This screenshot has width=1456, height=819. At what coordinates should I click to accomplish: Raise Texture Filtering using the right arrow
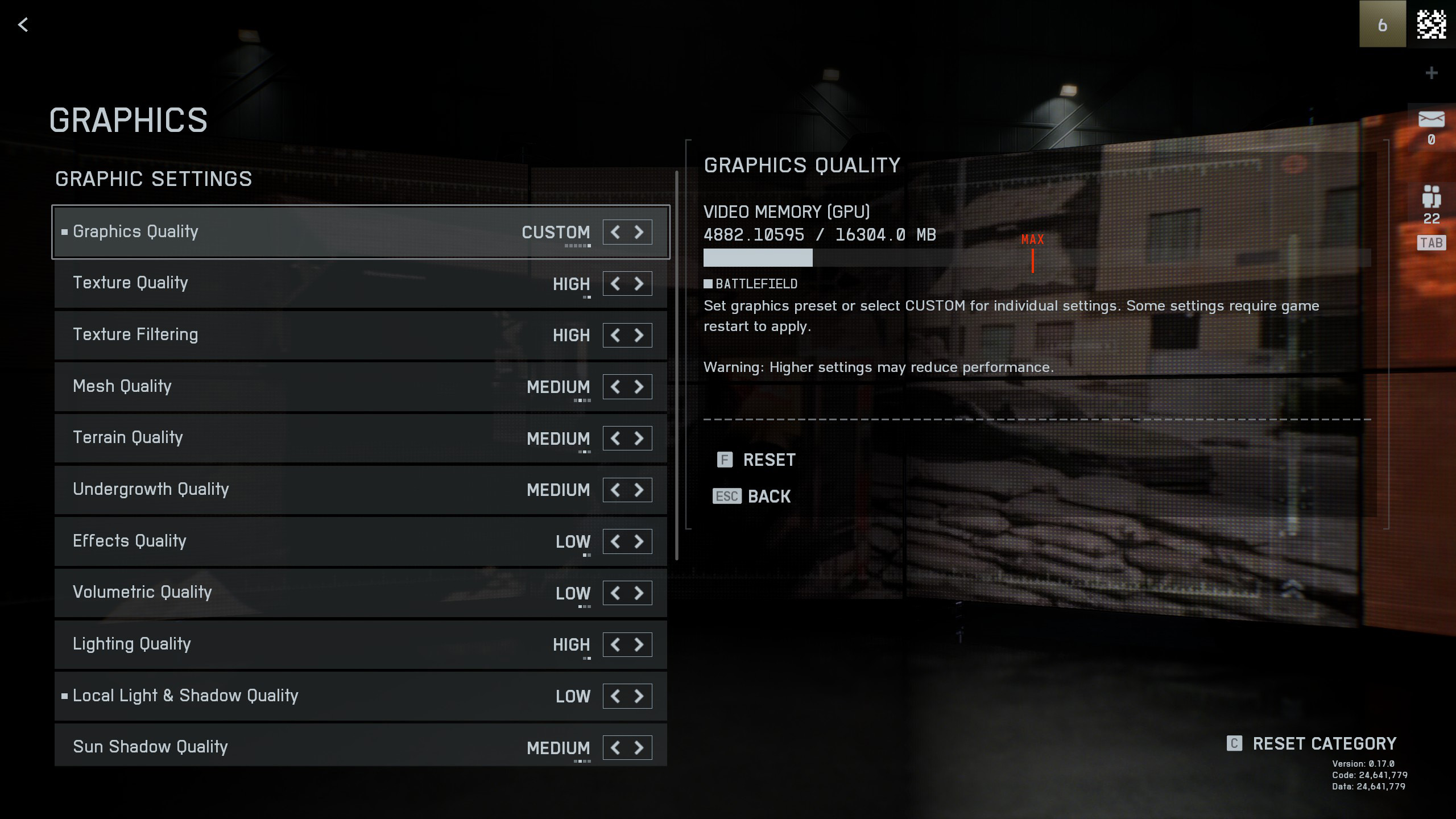point(639,335)
